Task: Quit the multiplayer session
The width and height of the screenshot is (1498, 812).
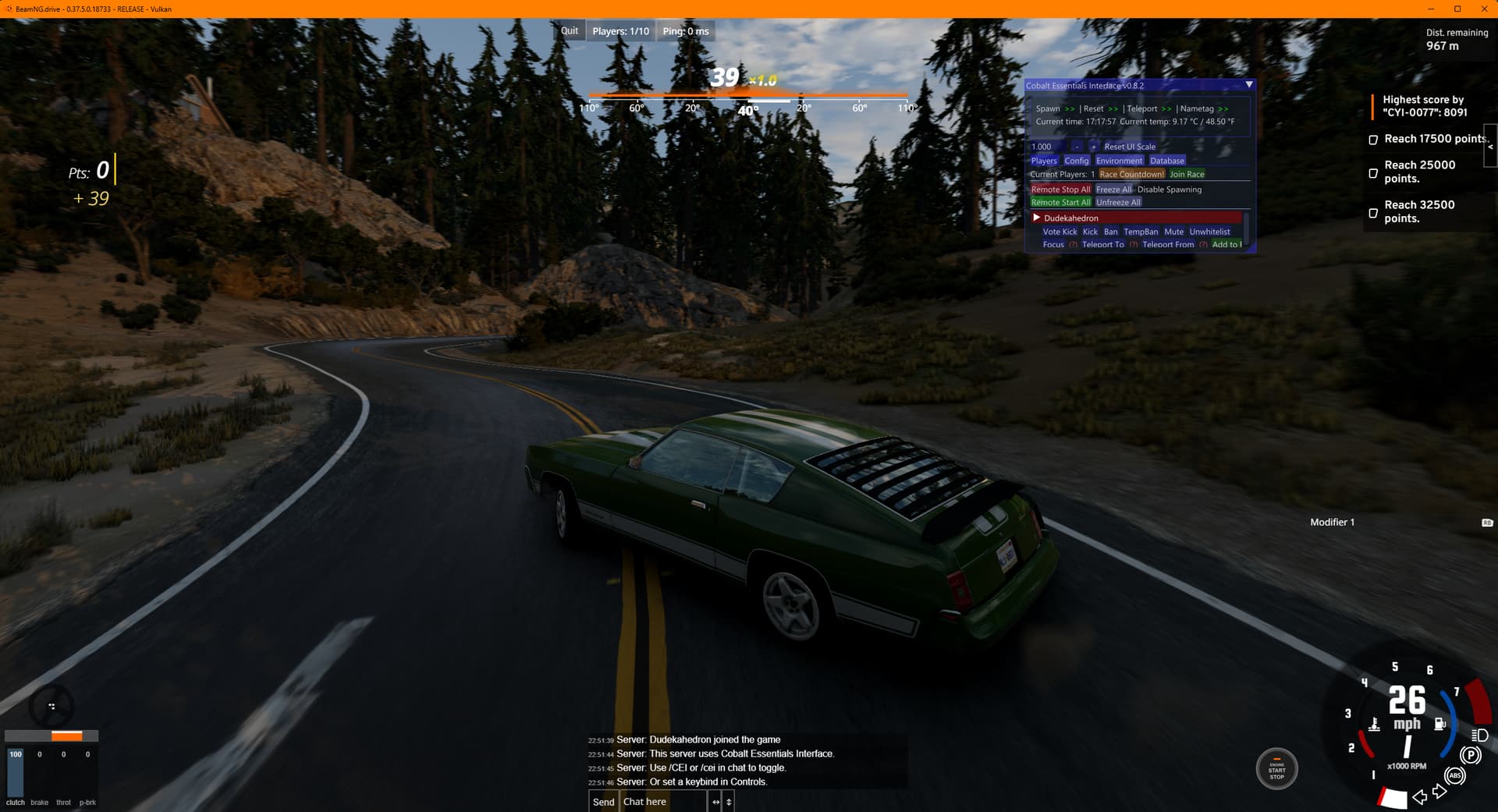Action: coord(570,31)
